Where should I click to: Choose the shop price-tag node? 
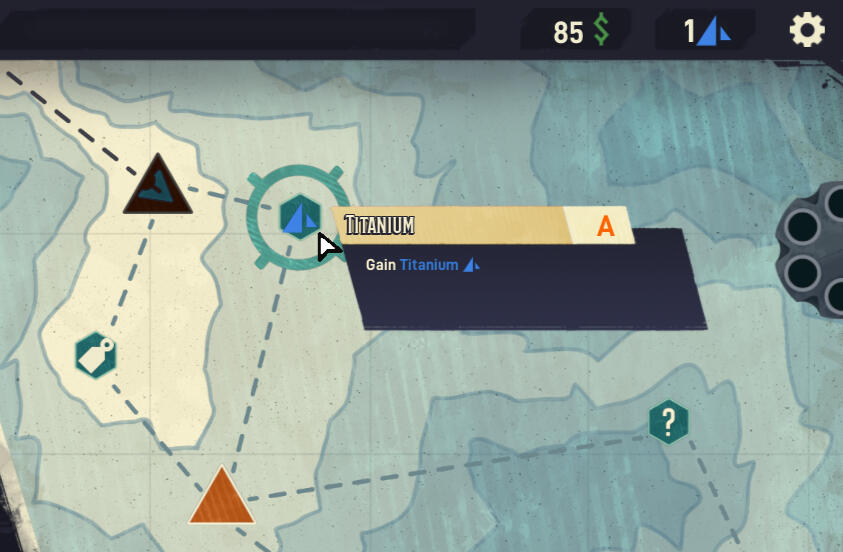96,355
